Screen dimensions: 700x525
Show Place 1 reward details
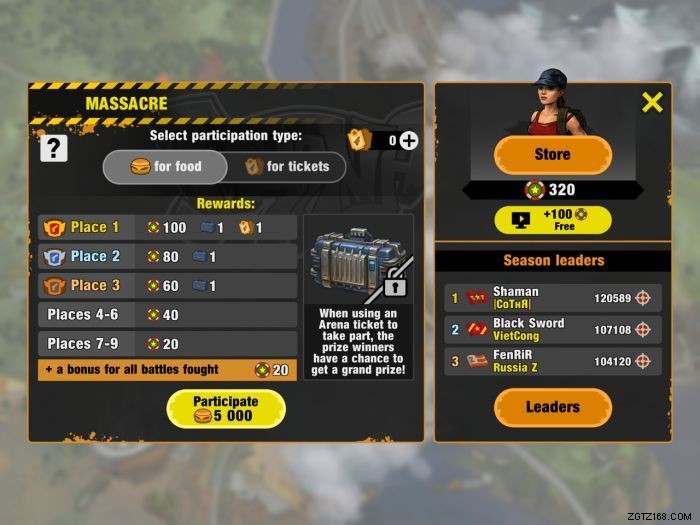(x=167, y=228)
